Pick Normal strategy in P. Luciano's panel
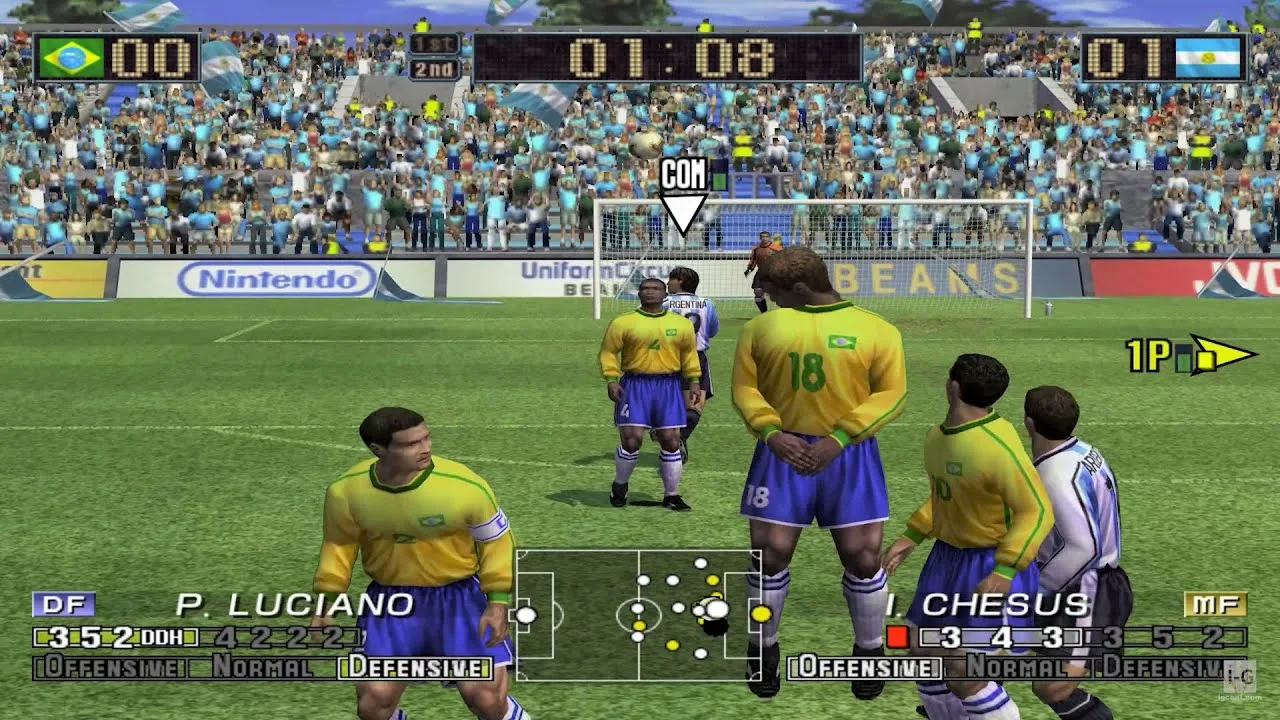This screenshot has height=720, width=1280. point(262,667)
